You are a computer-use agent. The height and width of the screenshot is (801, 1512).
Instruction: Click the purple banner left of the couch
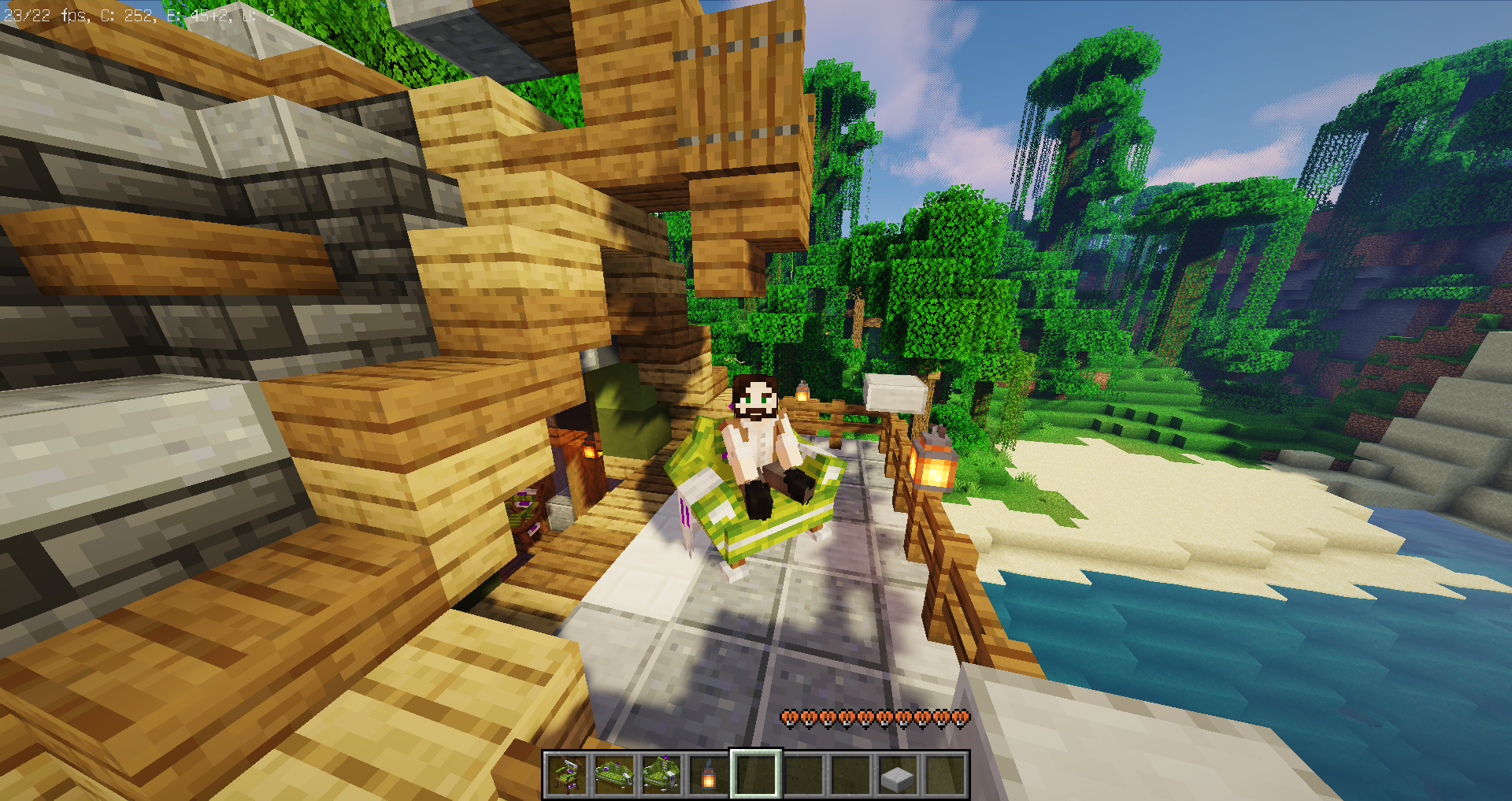tap(684, 512)
